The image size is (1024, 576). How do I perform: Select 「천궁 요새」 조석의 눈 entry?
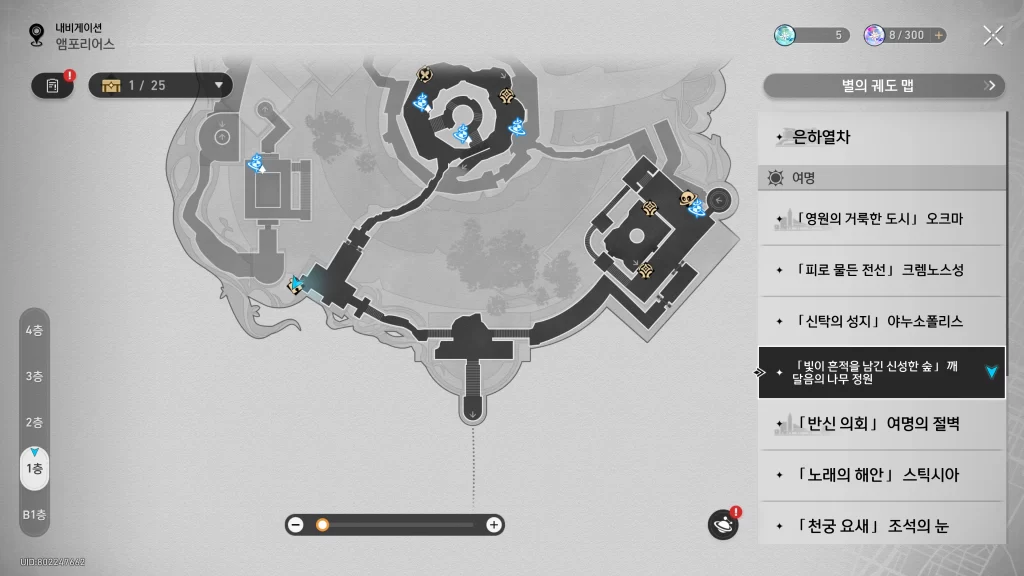pyautogui.click(x=880, y=525)
